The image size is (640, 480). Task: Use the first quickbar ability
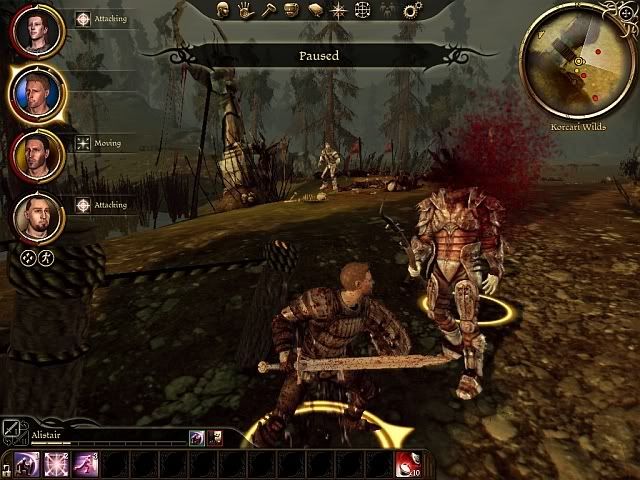click(27, 464)
